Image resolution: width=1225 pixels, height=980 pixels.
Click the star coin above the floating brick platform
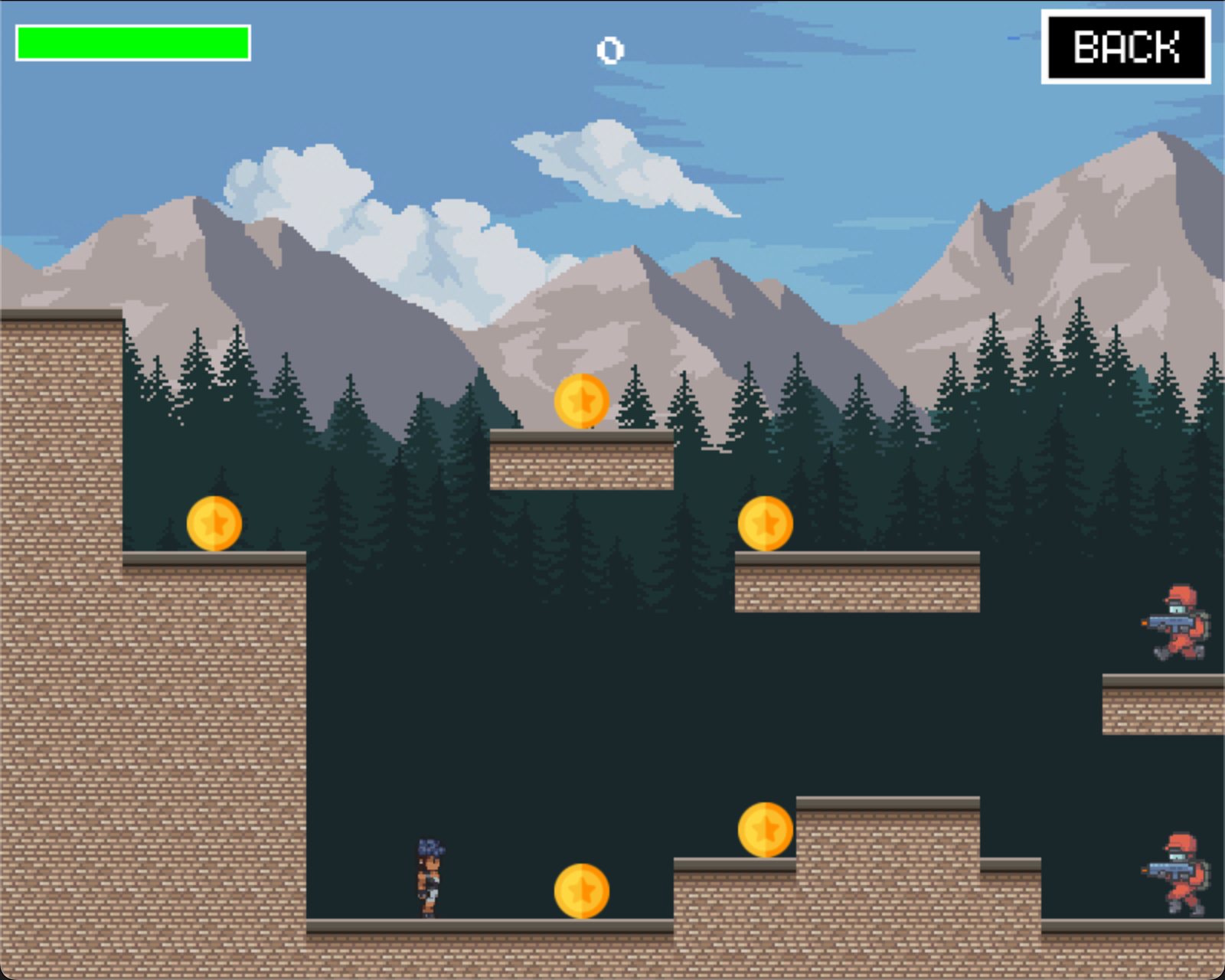(582, 402)
